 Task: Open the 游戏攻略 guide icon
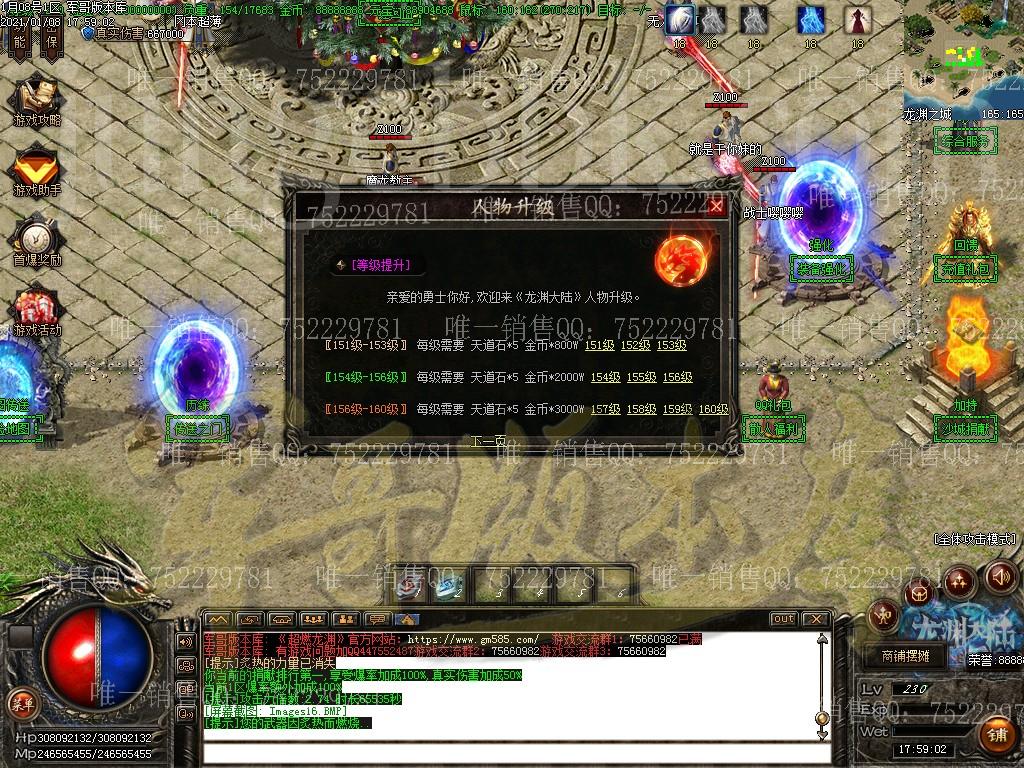click(x=36, y=101)
